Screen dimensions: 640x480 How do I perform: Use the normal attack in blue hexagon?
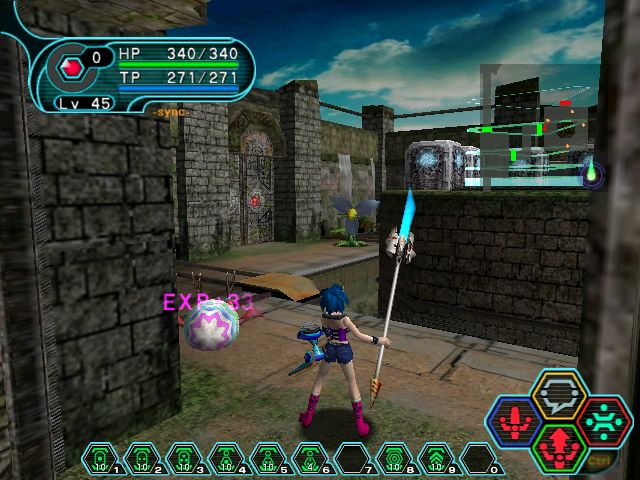click(x=512, y=420)
